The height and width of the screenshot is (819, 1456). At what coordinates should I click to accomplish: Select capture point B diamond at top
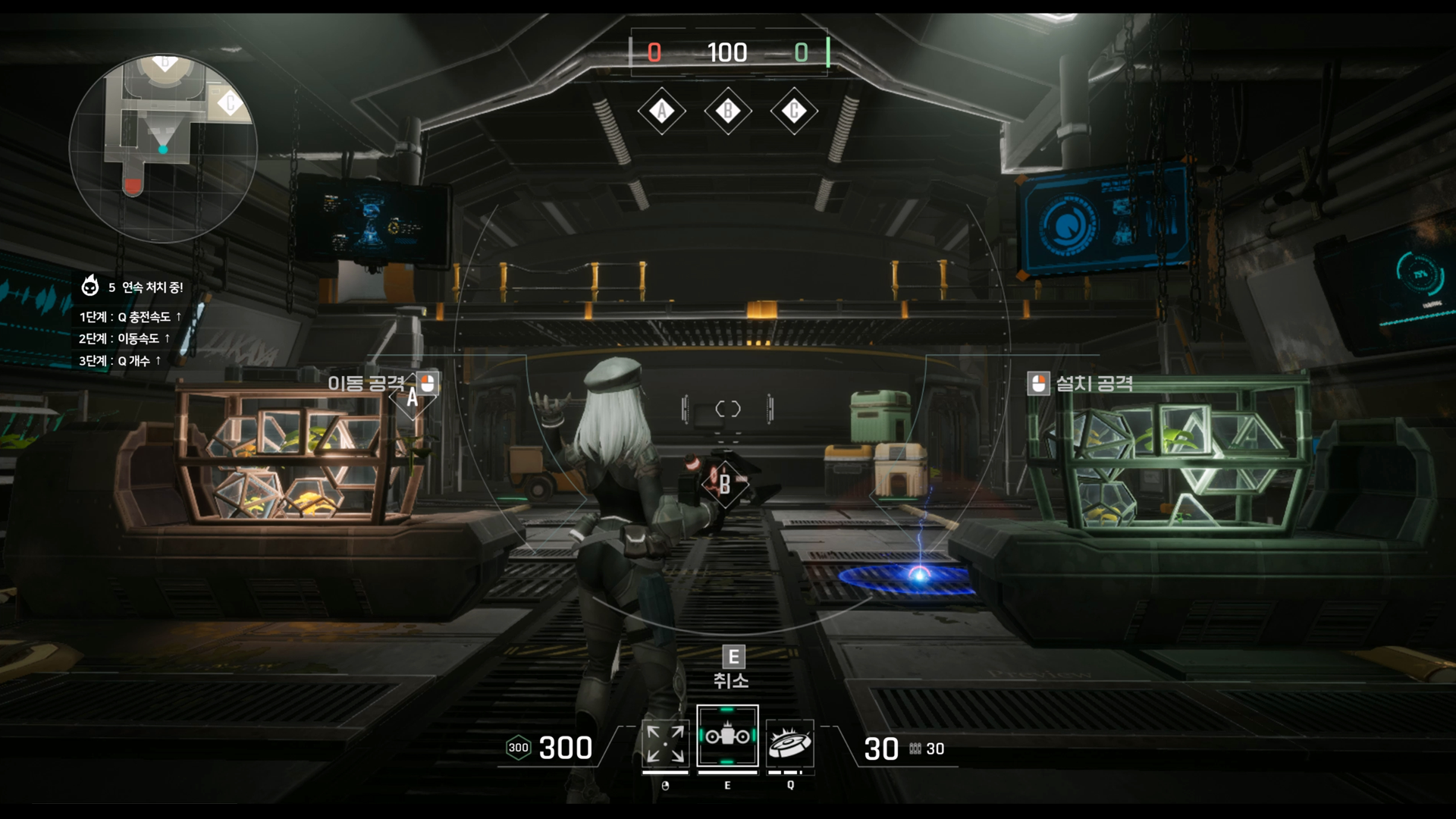(728, 111)
